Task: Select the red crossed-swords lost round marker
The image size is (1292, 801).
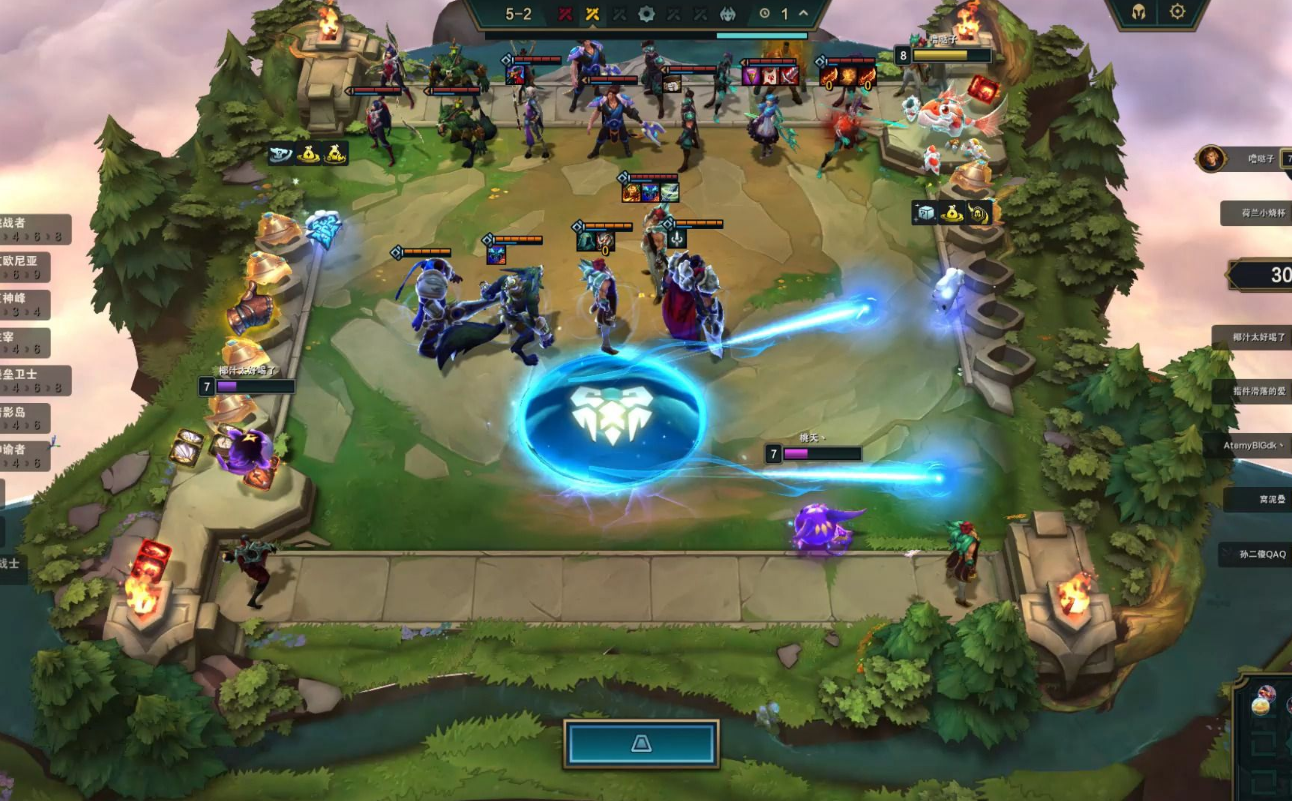Action: tap(566, 14)
